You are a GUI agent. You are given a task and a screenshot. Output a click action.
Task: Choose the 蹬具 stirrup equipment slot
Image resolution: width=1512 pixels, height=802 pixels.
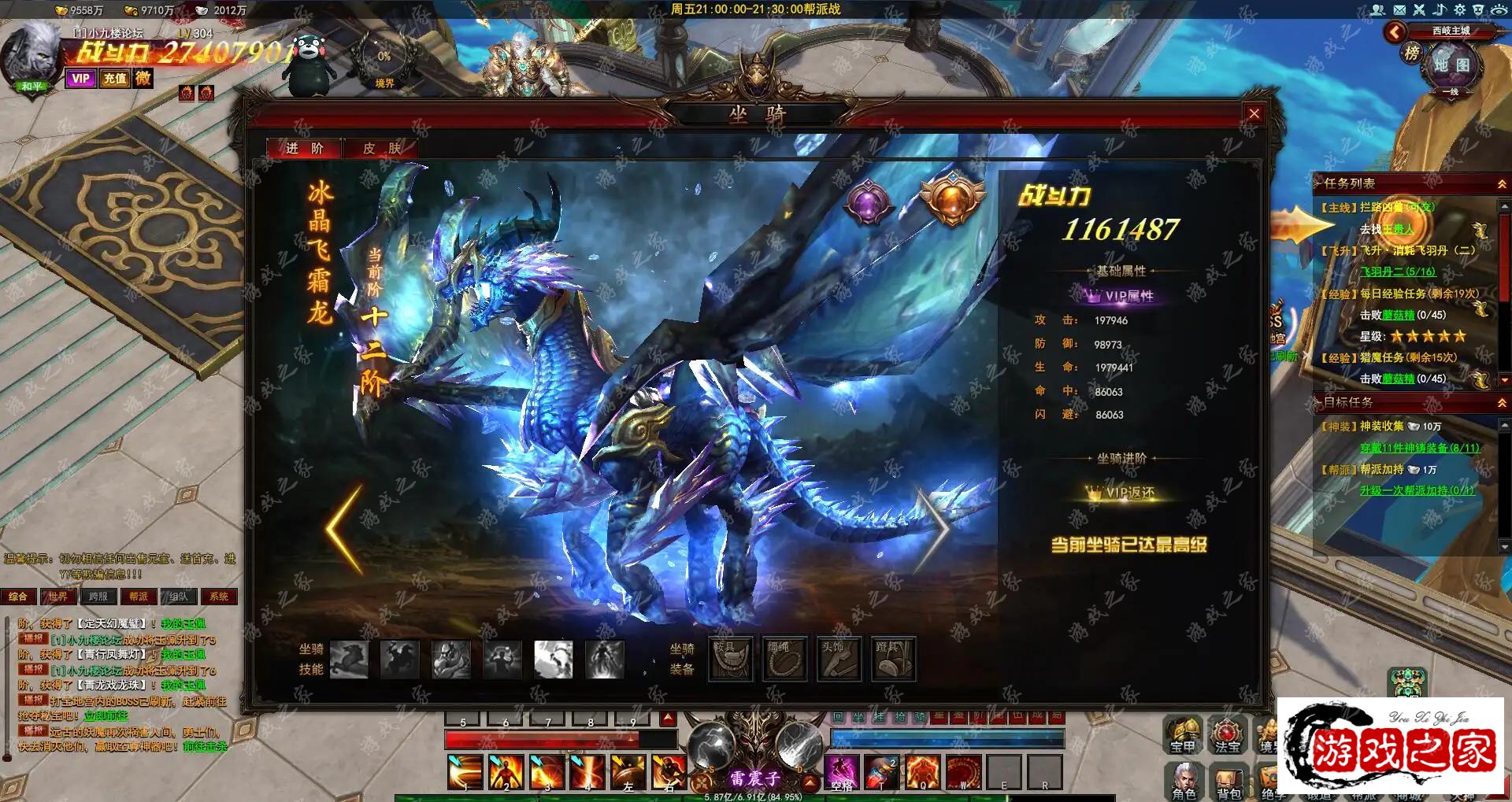click(x=894, y=658)
